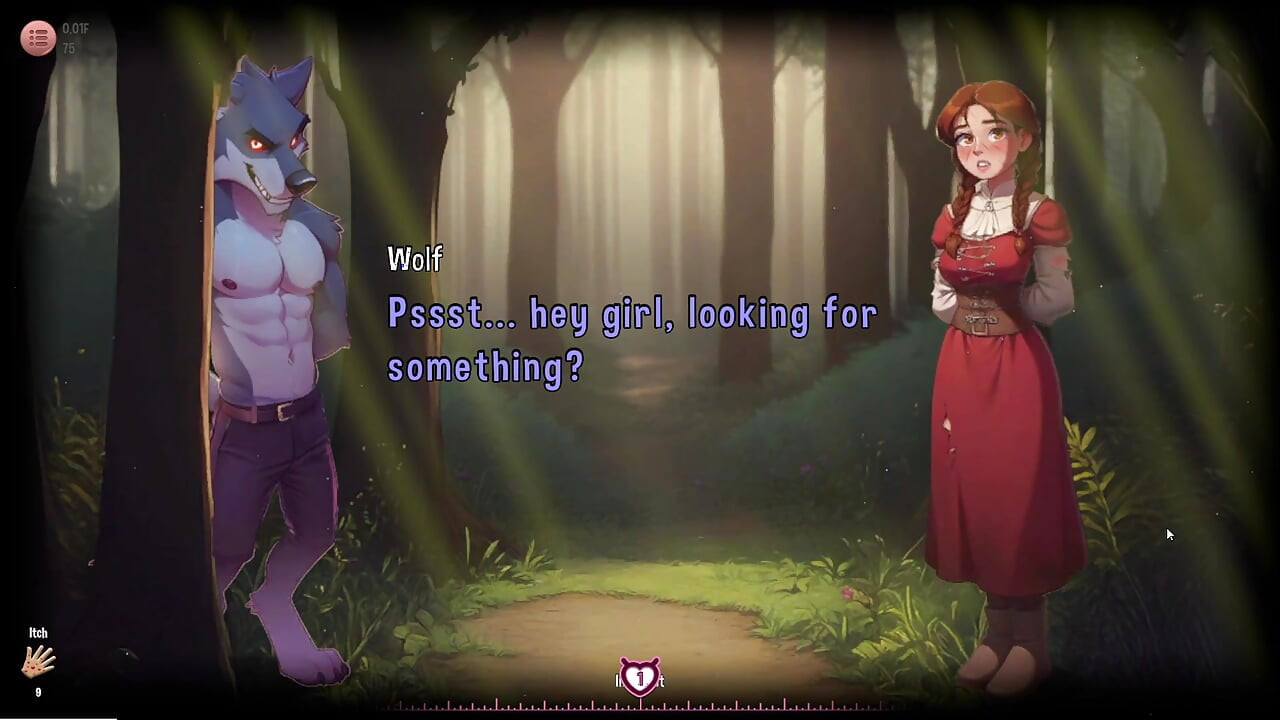Expand the skill panel near Itch label
This screenshot has height=720, width=1280.
(x=38, y=662)
